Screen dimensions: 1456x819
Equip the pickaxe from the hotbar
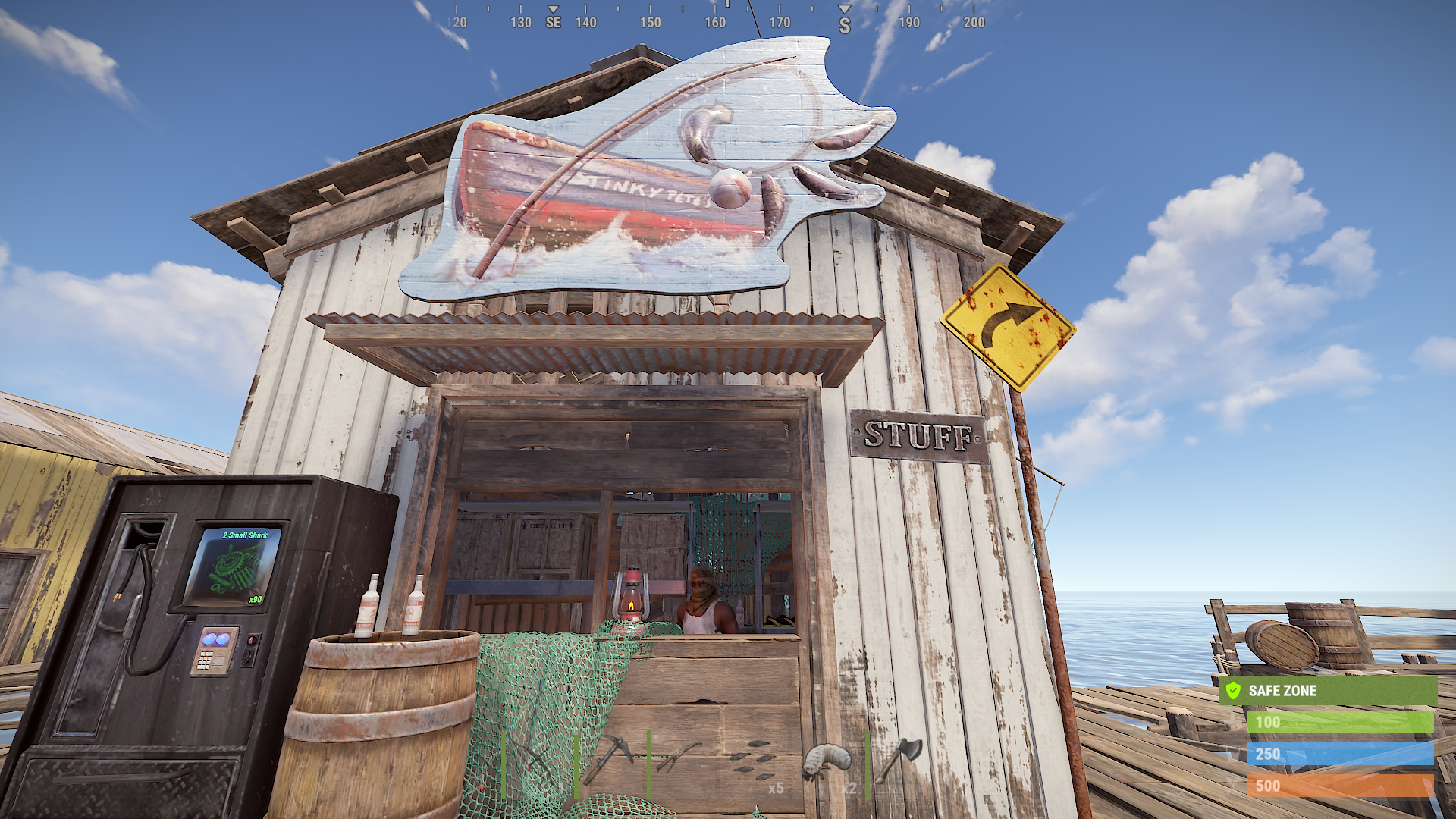click(x=611, y=761)
